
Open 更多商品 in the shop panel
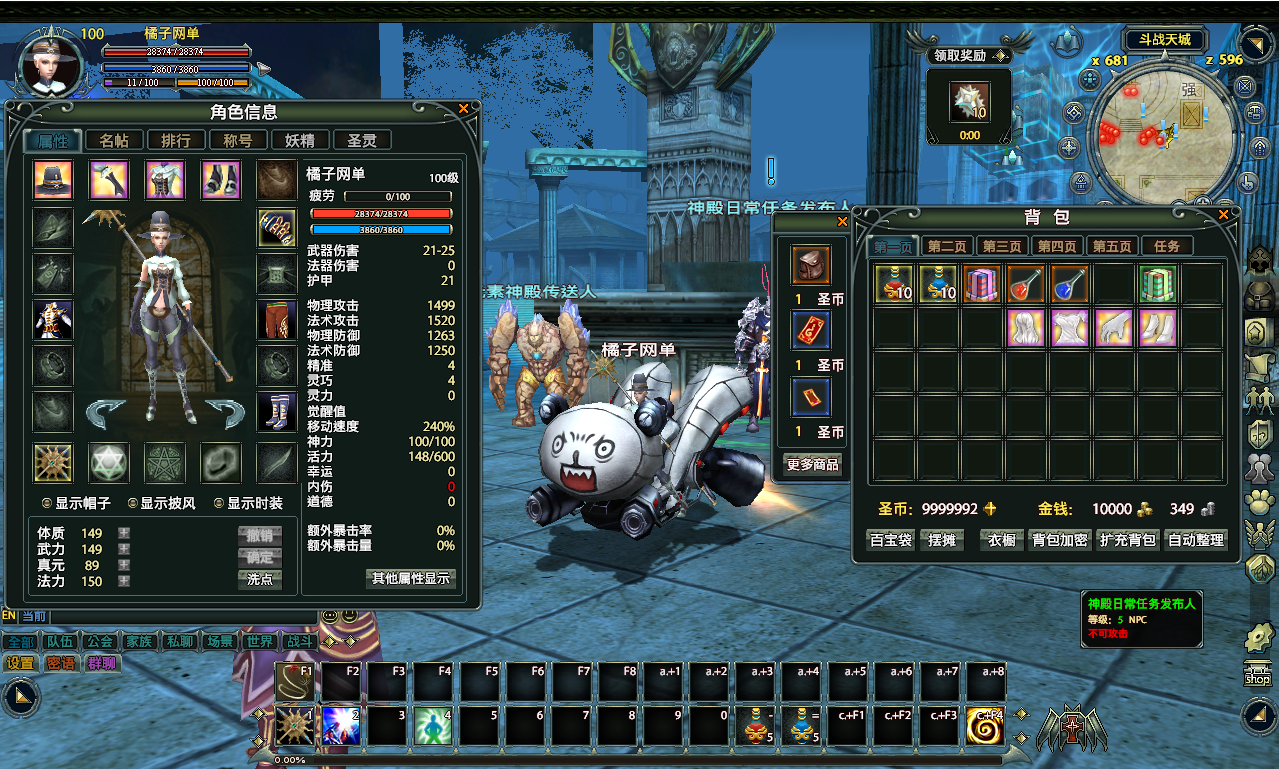pyautogui.click(x=812, y=465)
